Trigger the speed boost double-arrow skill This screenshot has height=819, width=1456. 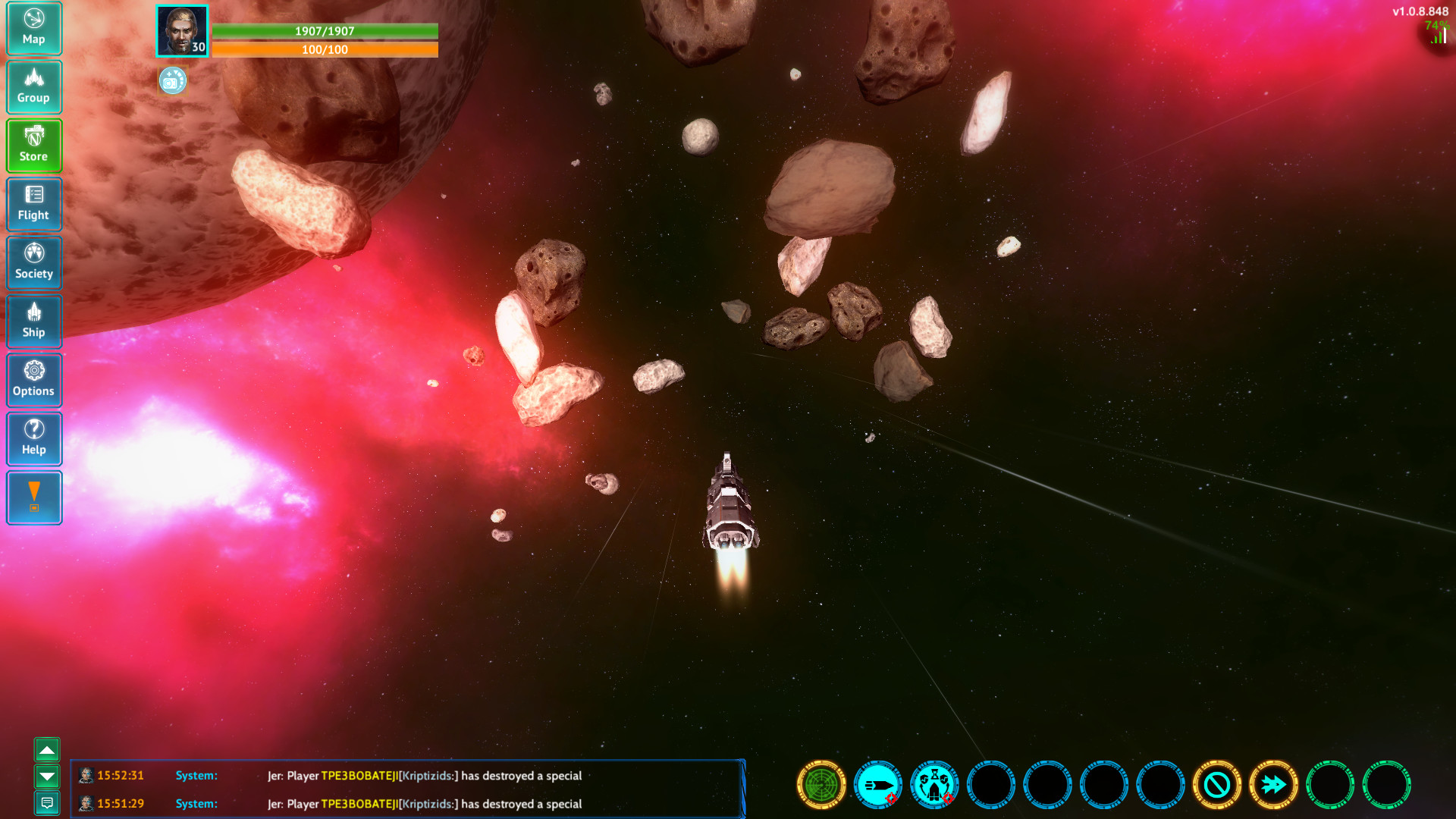point(1275,786)
